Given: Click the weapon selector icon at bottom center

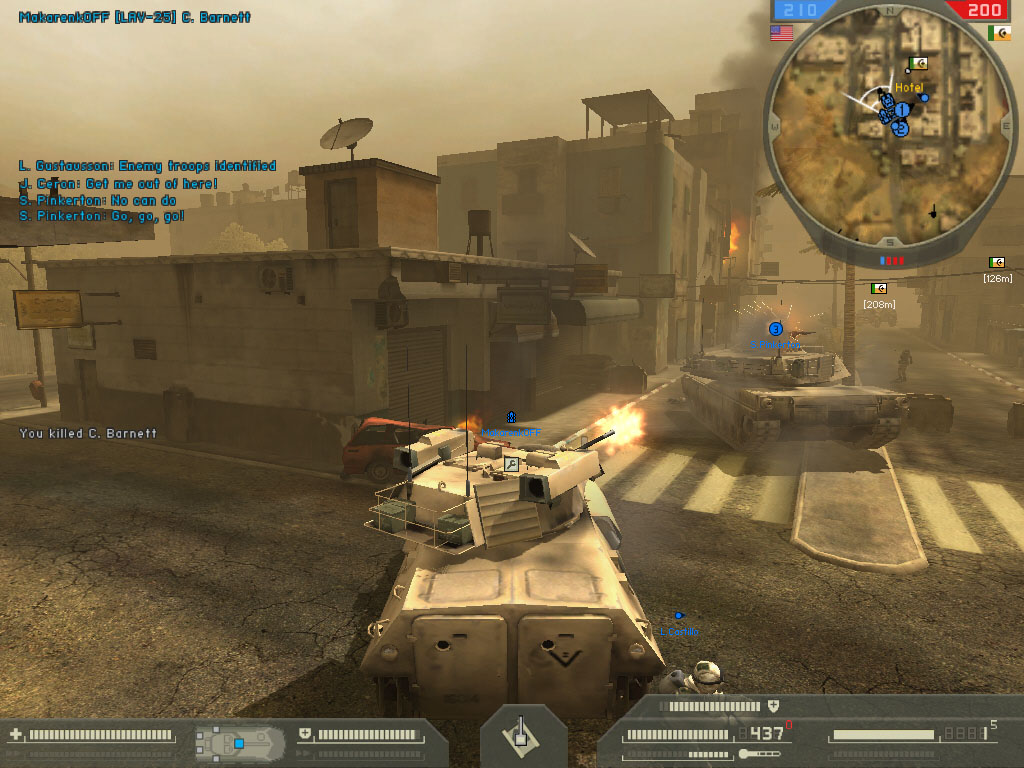Looking at the screenshot, I should [x=518, y=735].
